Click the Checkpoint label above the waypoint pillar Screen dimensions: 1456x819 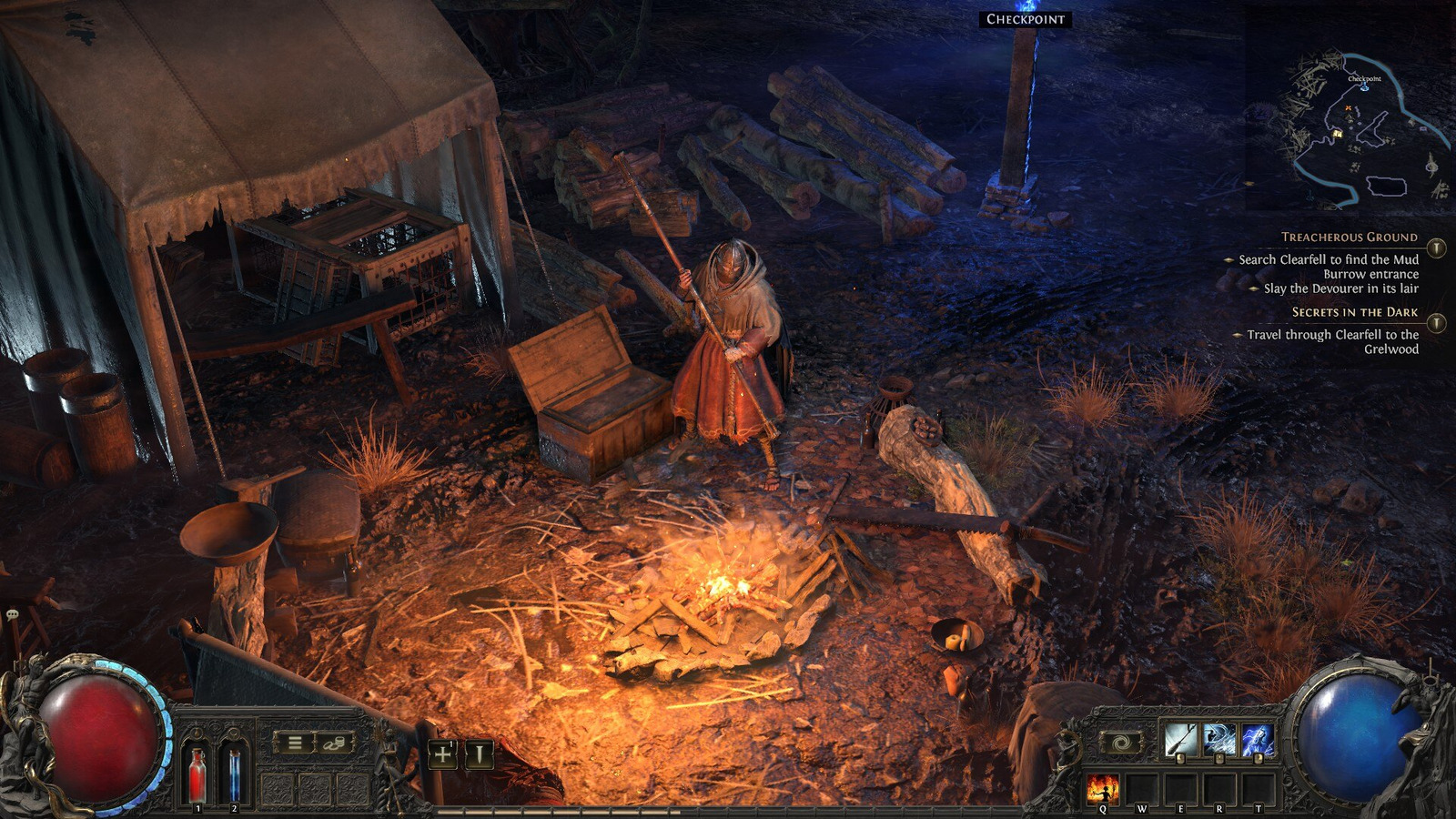[x=1024, y=17]
